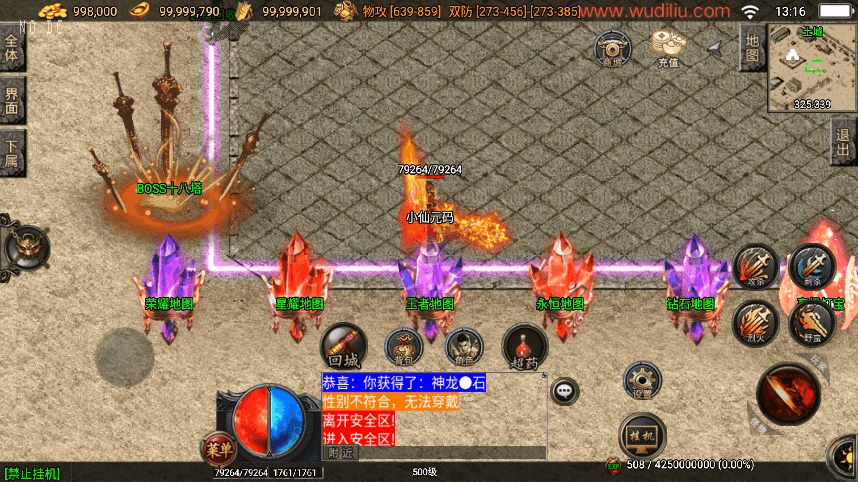Open the round 菜单 menu button
This screenshot has height=482, width=858.
click(216, 448)
